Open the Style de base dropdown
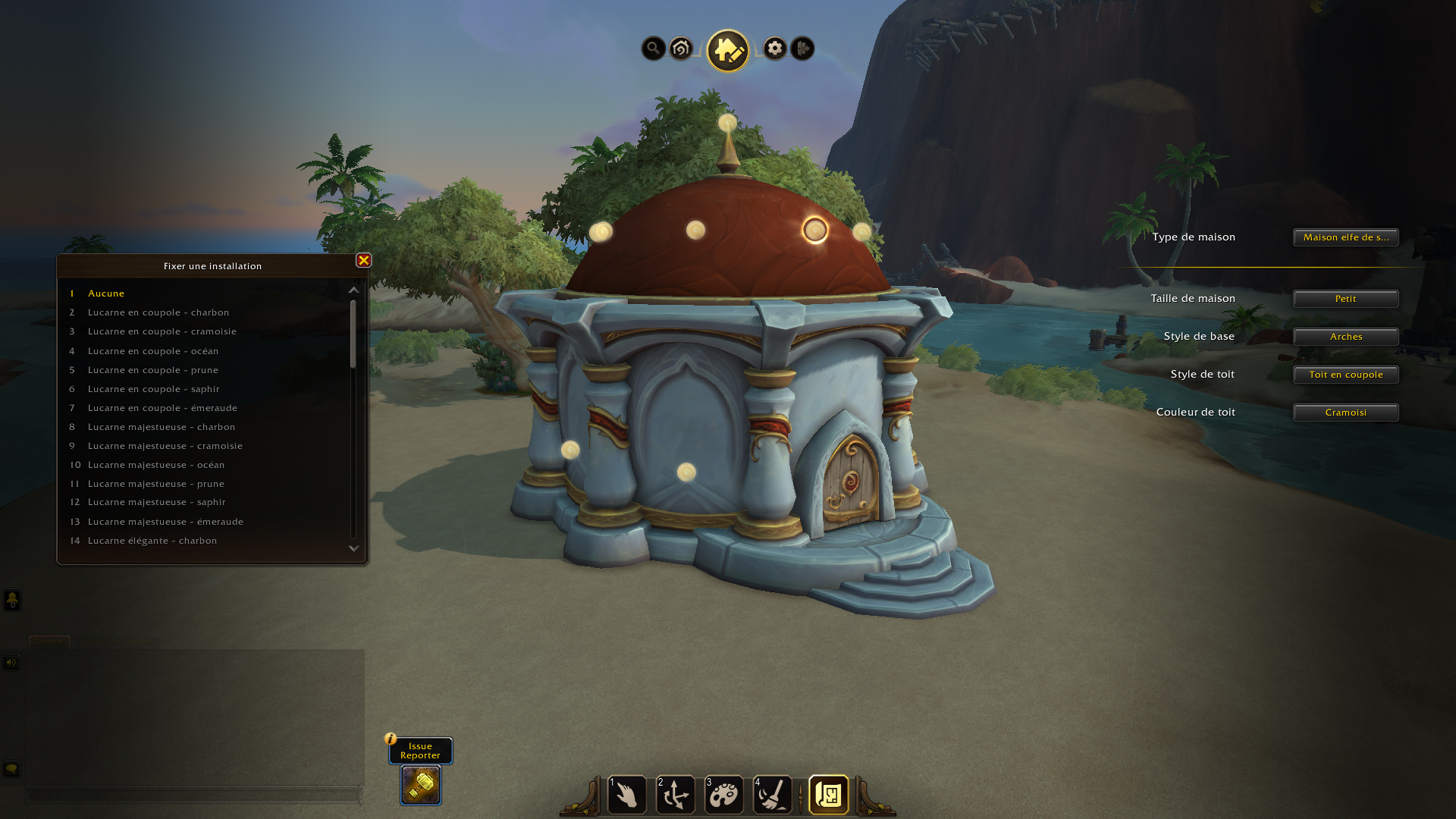The image size is (1456, 819). coord(1345,337)
